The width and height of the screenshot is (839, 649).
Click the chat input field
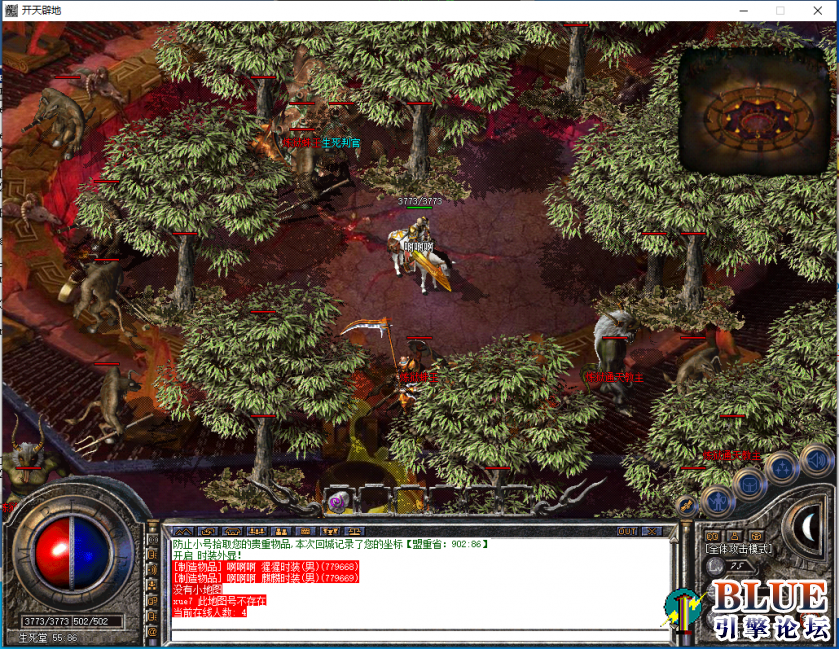pyautogui.click(x=415, y=630)
